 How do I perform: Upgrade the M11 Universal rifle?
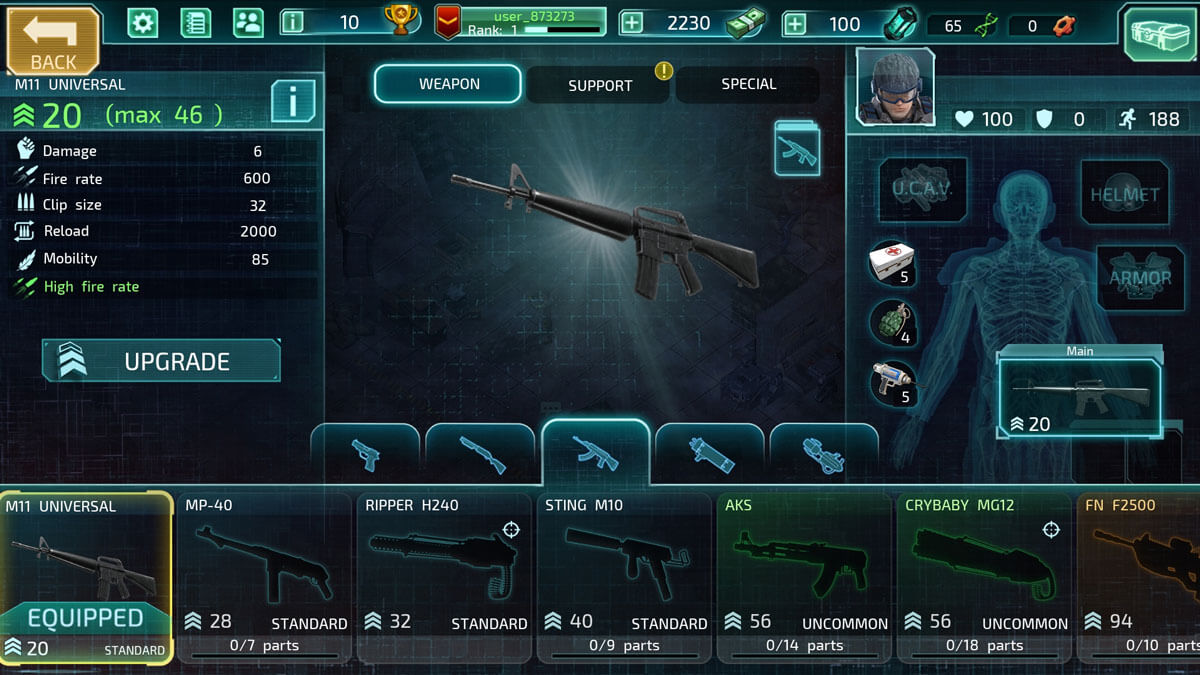(161, 361)
